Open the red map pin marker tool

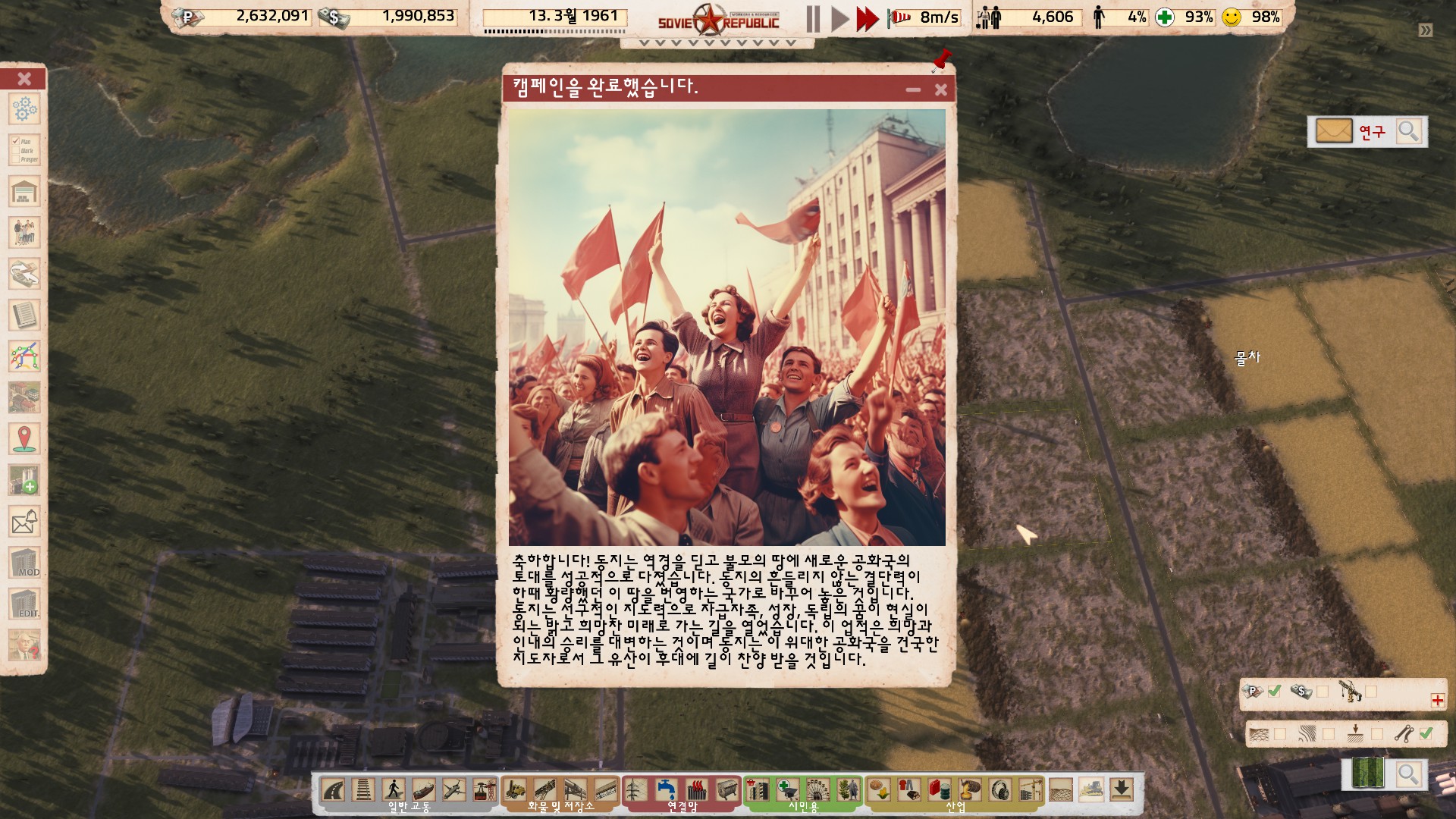(x=24, y=439)
